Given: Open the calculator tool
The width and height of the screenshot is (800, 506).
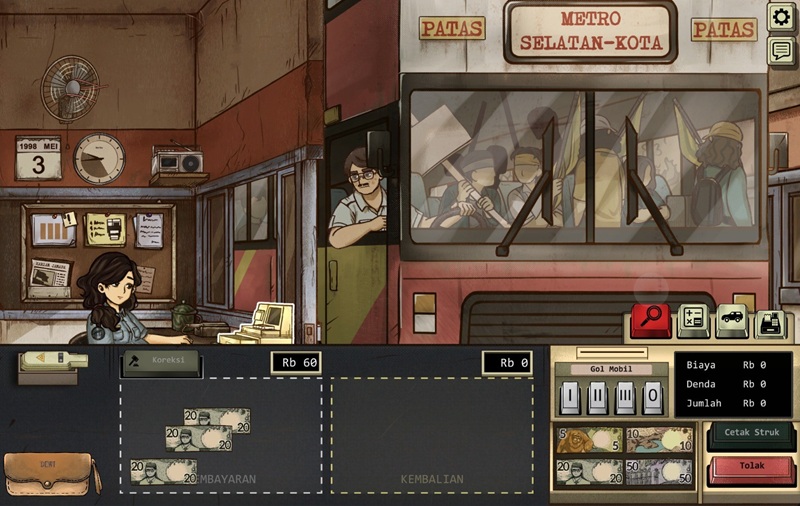Looking at the screenshot, I should click(694, 321).
